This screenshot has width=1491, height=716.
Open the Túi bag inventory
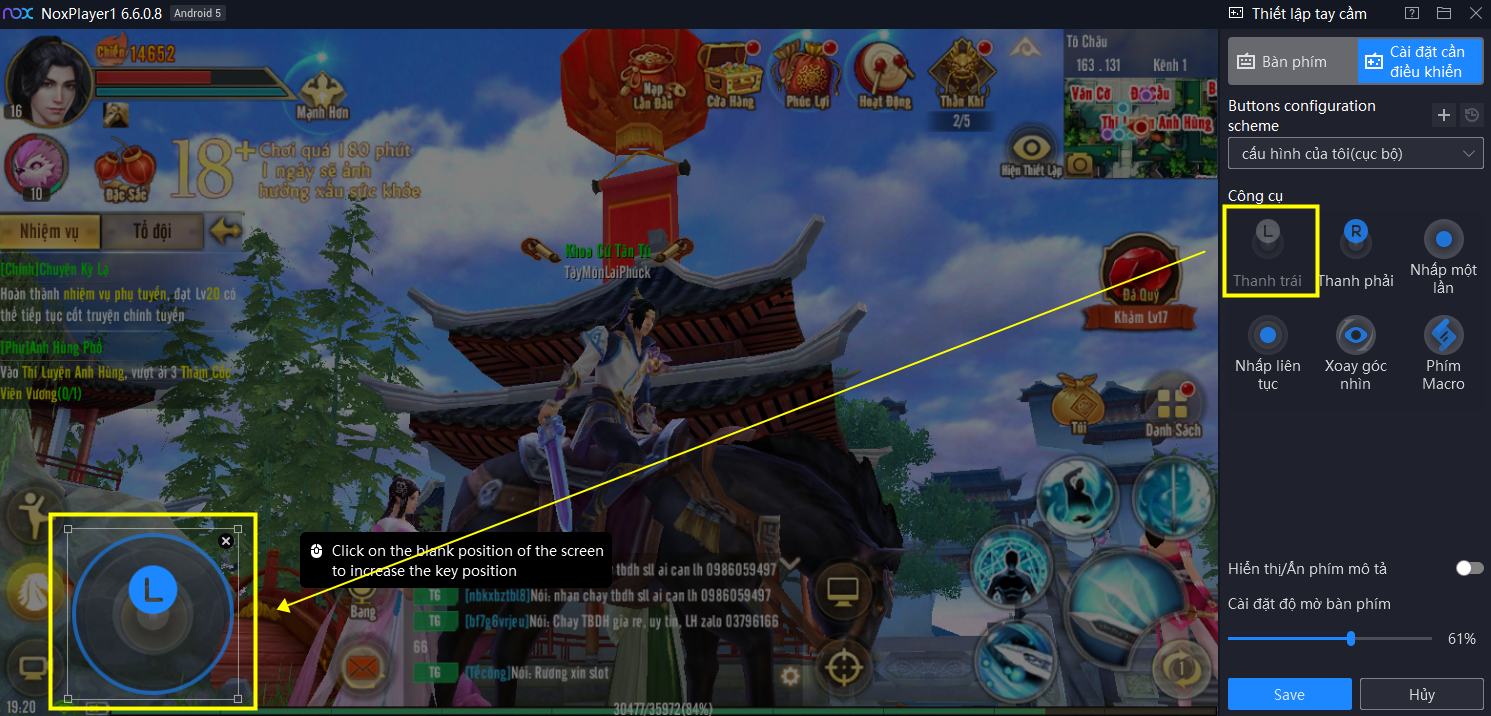(1077, 404)
